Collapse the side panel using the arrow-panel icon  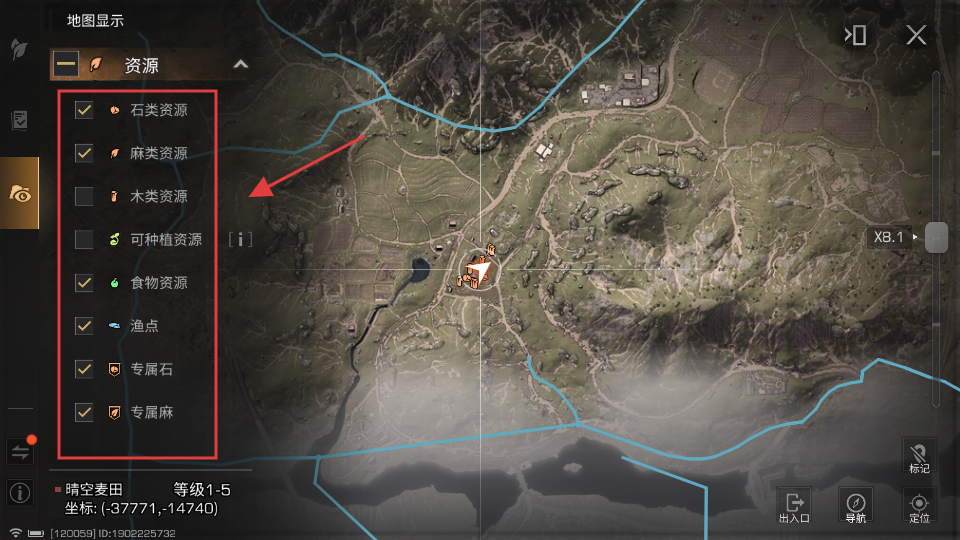(855, 36)
